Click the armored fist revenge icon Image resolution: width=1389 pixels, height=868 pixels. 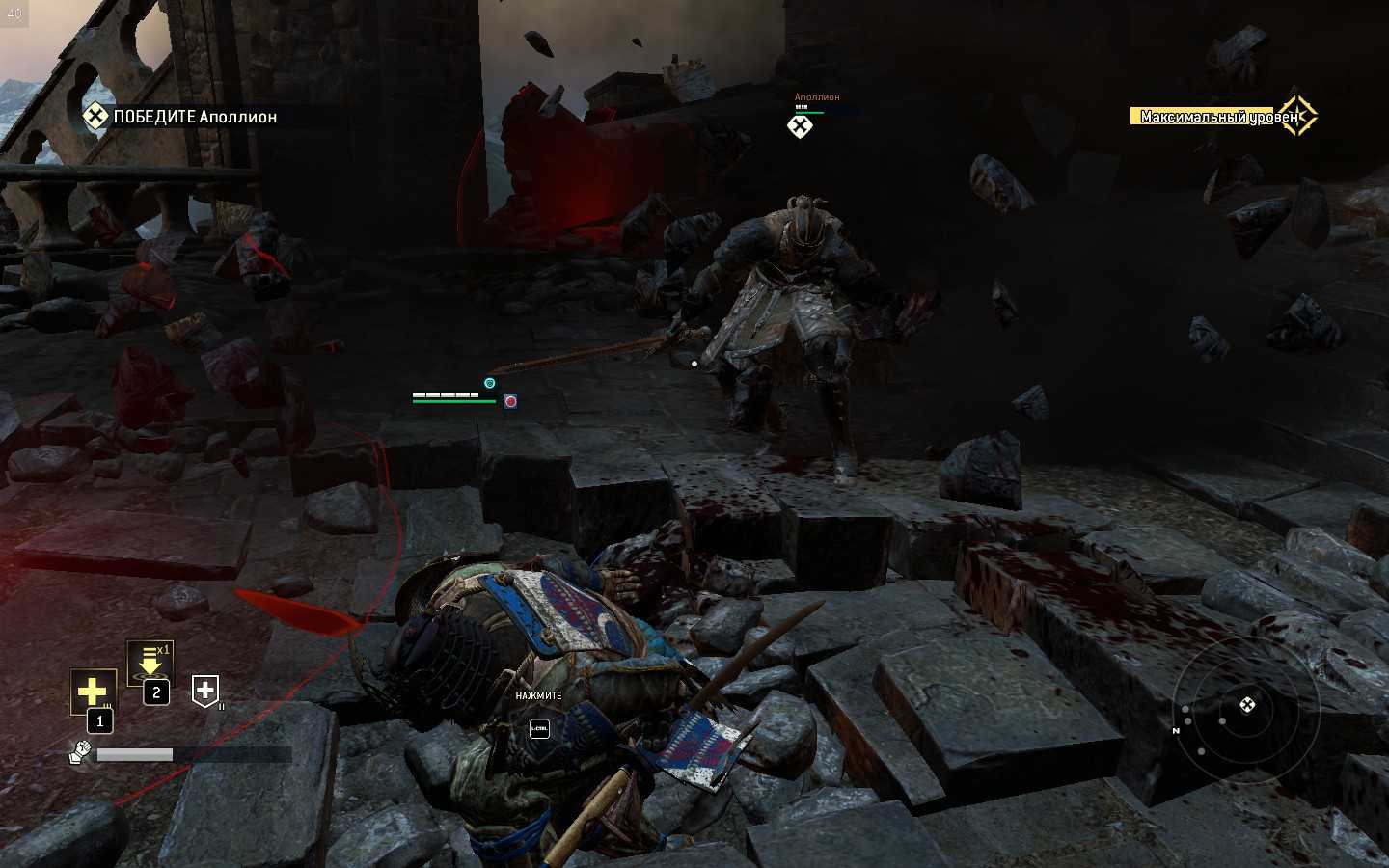80,751
